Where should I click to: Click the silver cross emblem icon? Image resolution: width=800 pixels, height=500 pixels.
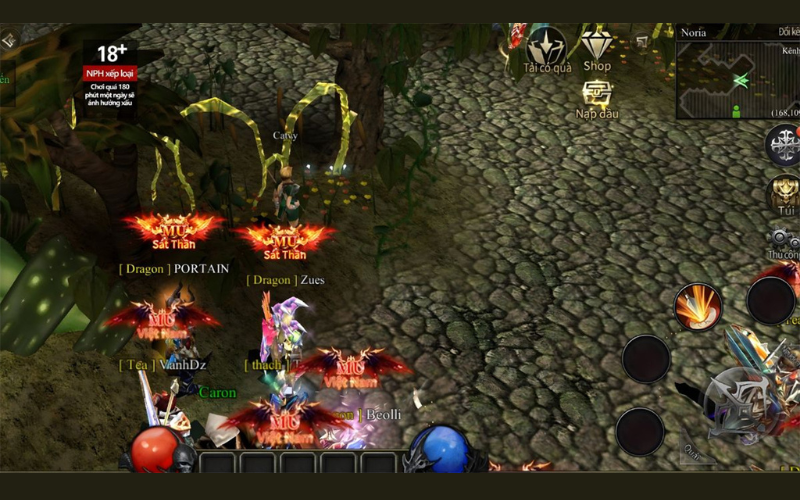coord(784,145)
